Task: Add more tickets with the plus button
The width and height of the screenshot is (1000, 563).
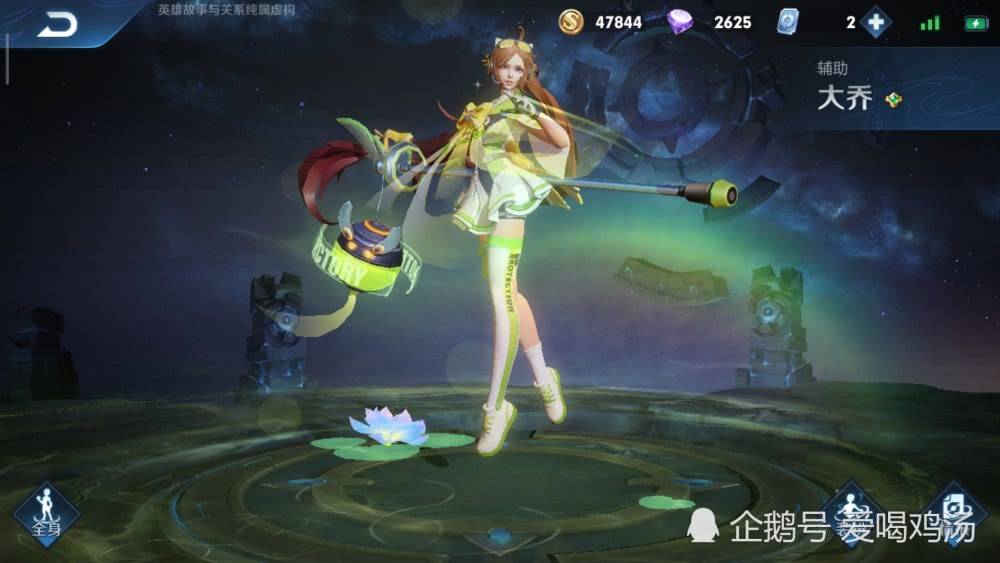Action: [x=876, y=22]
